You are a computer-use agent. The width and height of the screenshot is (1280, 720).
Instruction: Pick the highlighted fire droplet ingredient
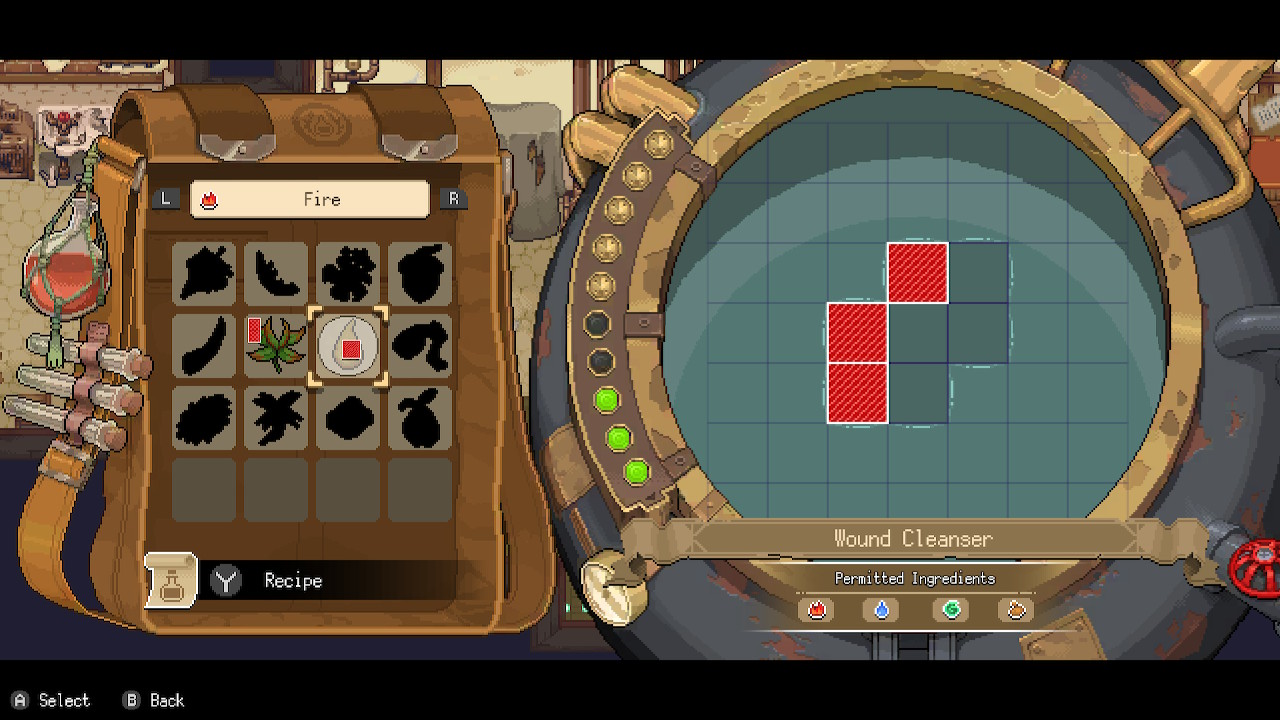(x=348, y=345)
